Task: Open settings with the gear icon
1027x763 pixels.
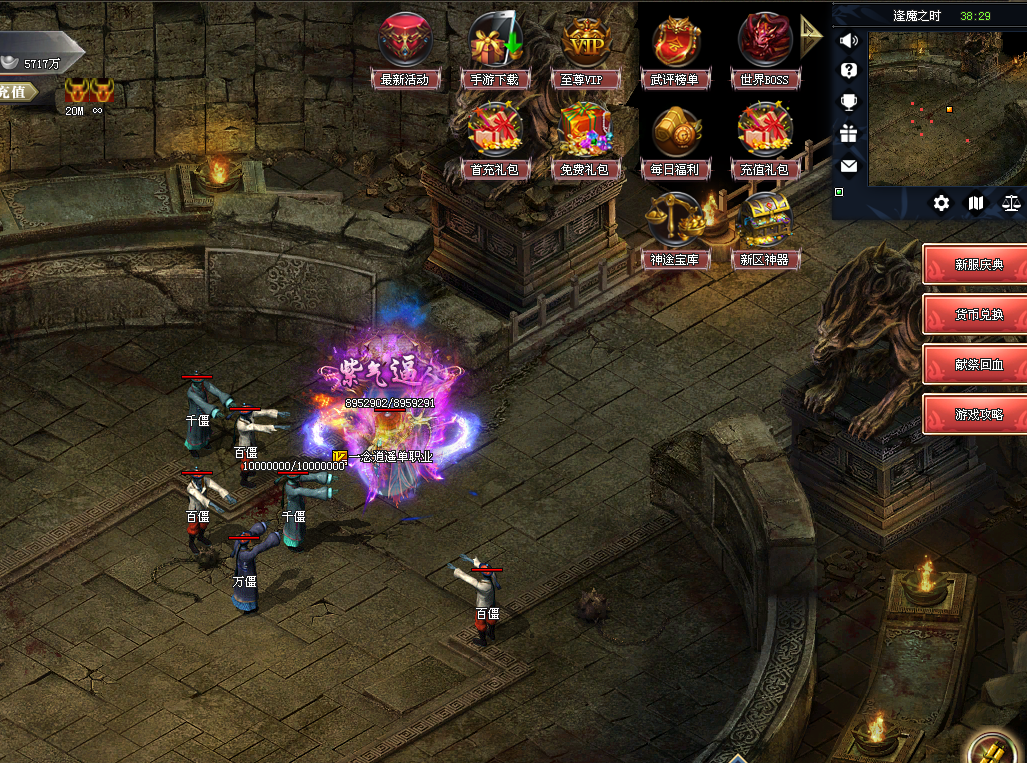Action: point(941,203)
